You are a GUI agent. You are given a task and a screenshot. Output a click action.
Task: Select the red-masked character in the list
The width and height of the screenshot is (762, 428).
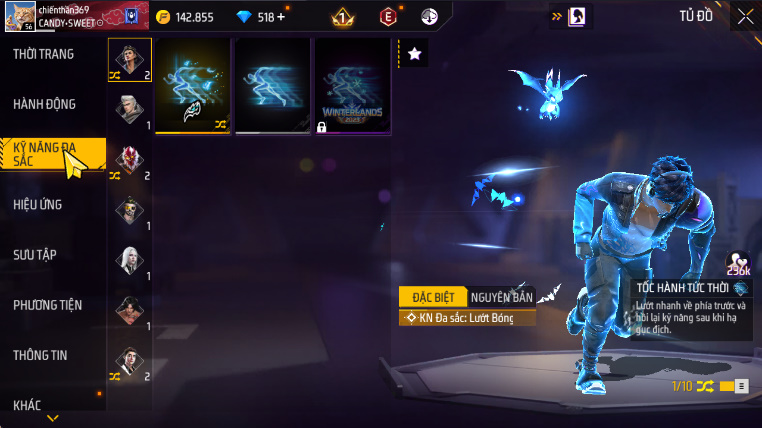point(130,160)
